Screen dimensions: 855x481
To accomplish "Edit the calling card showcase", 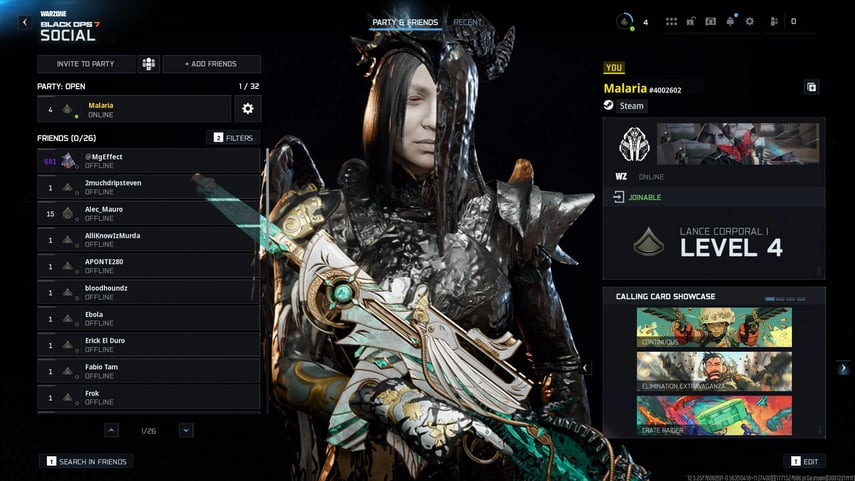I will 808,461.
